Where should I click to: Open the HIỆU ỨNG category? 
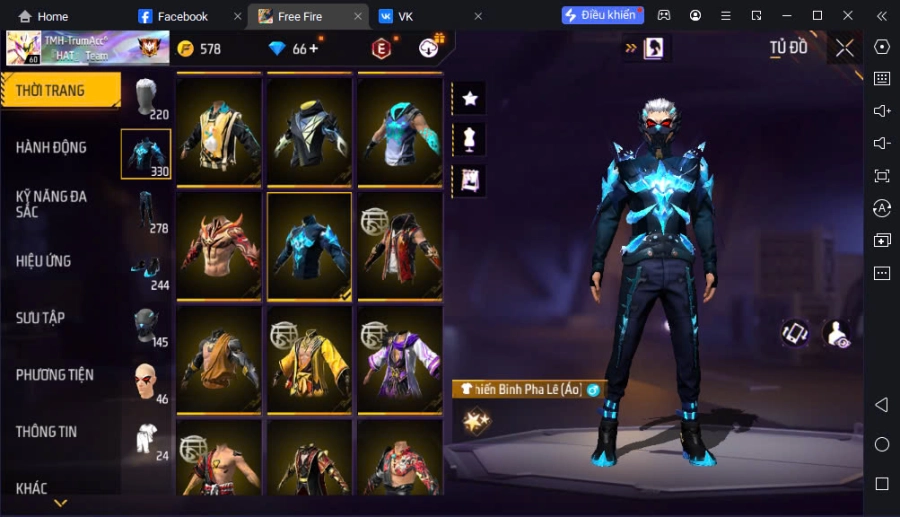pos(45,261)
